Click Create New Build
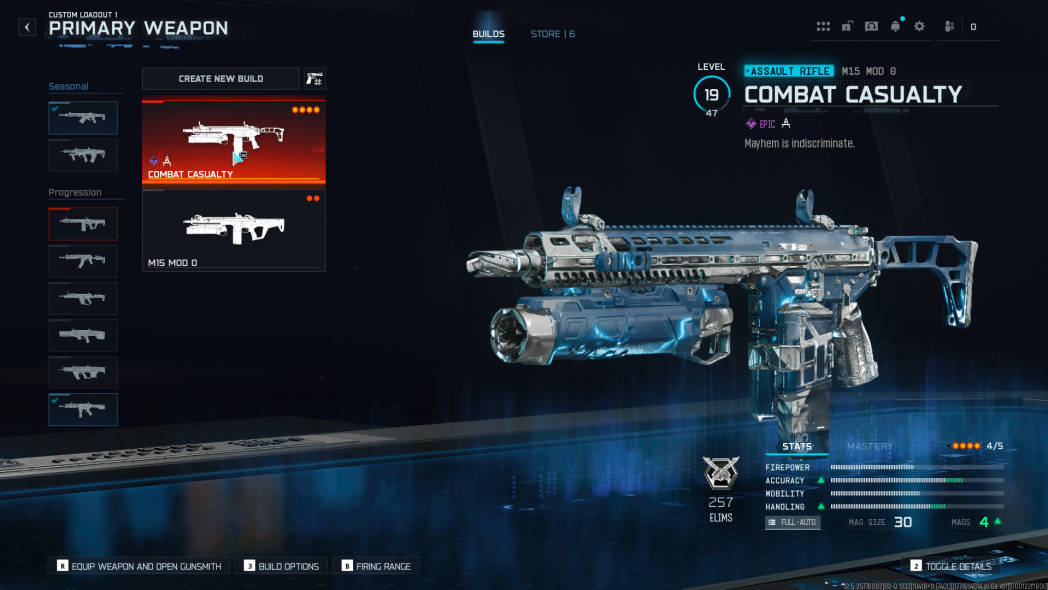This screenshot has width=1048, height=590. pos(221,78)
